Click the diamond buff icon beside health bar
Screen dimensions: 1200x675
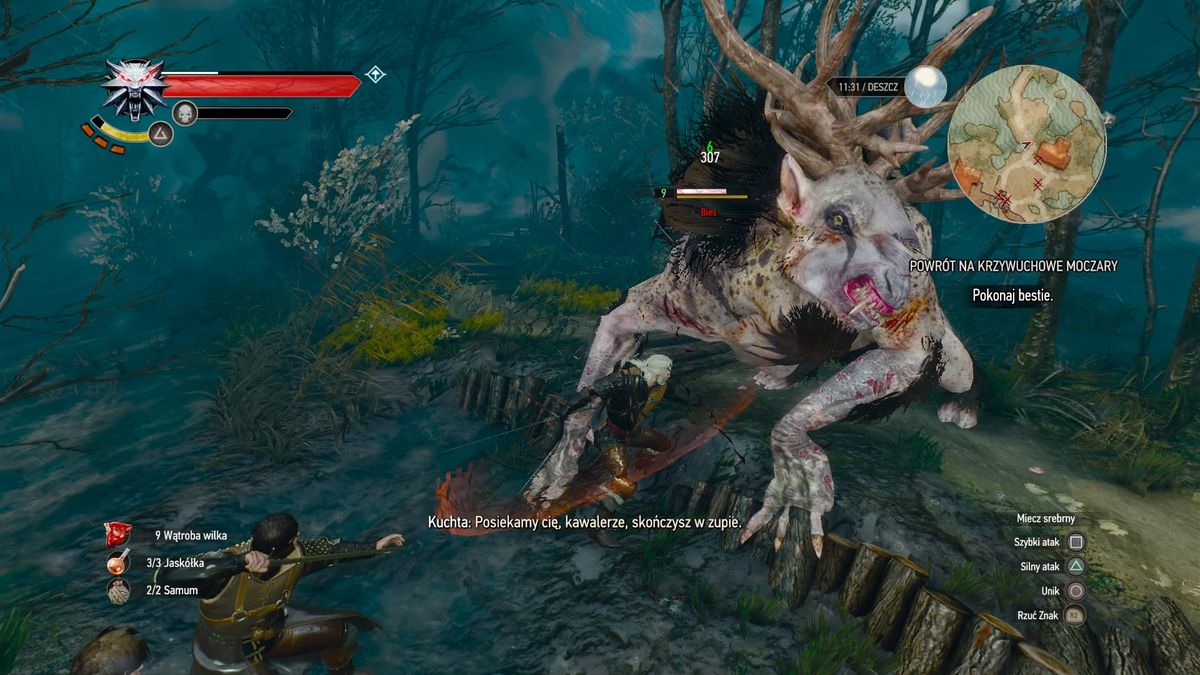pos(375,74)
